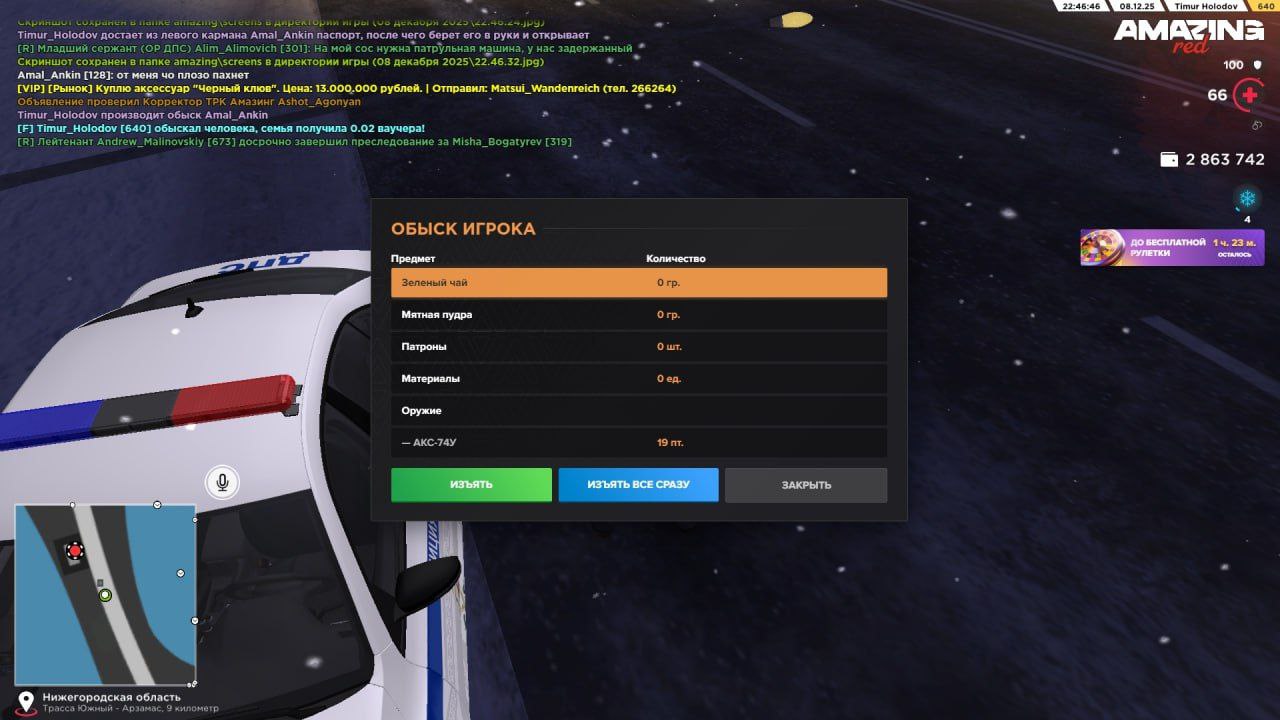Select the Патроны row
The height and width of the screenshot is (720, 1280).
[x=638, y=347]
